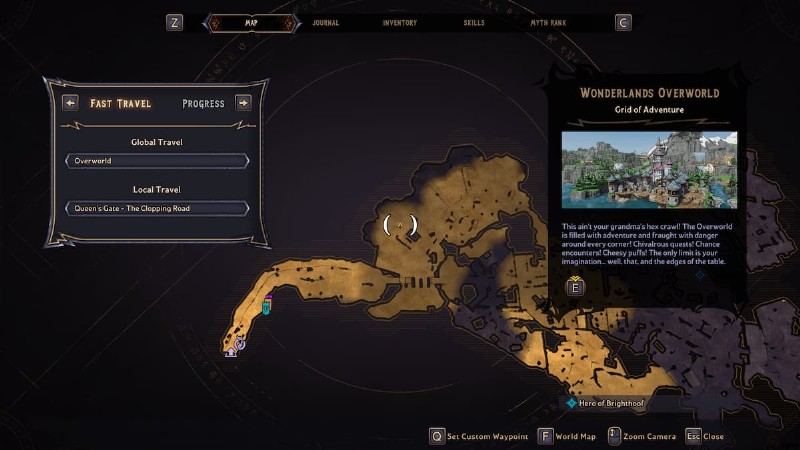Click the Wonderlands Overworld preview image
This screenshot has height=450, width=800.
[649, 170]
